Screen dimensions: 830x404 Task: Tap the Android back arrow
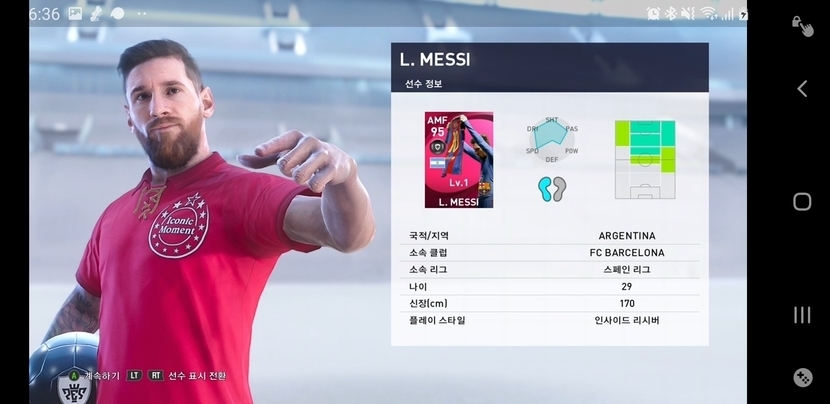[x=801, y=89]
